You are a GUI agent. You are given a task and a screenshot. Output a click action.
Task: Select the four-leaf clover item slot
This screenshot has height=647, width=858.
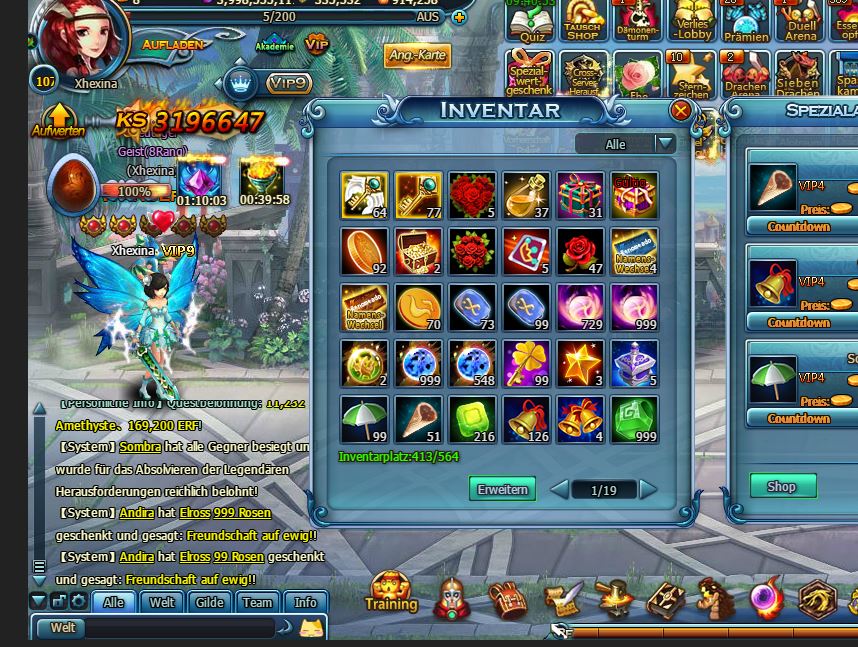pyautogui.click(x=526, y=364)
